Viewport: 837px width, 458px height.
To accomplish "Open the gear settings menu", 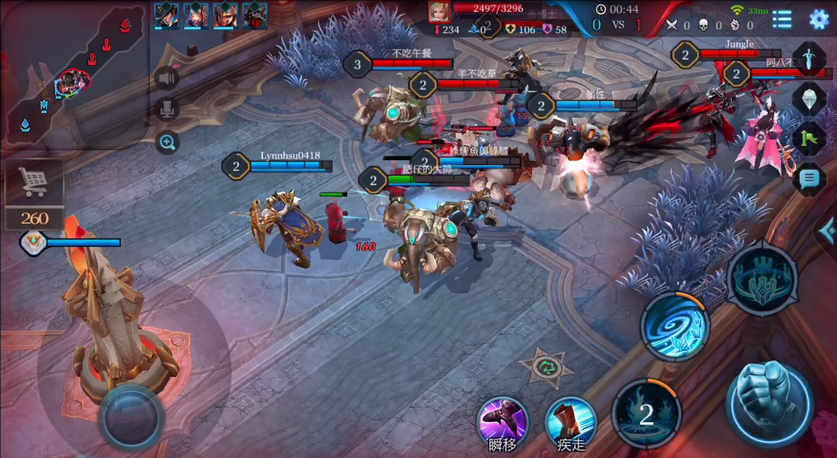I will tap(818, 18).
